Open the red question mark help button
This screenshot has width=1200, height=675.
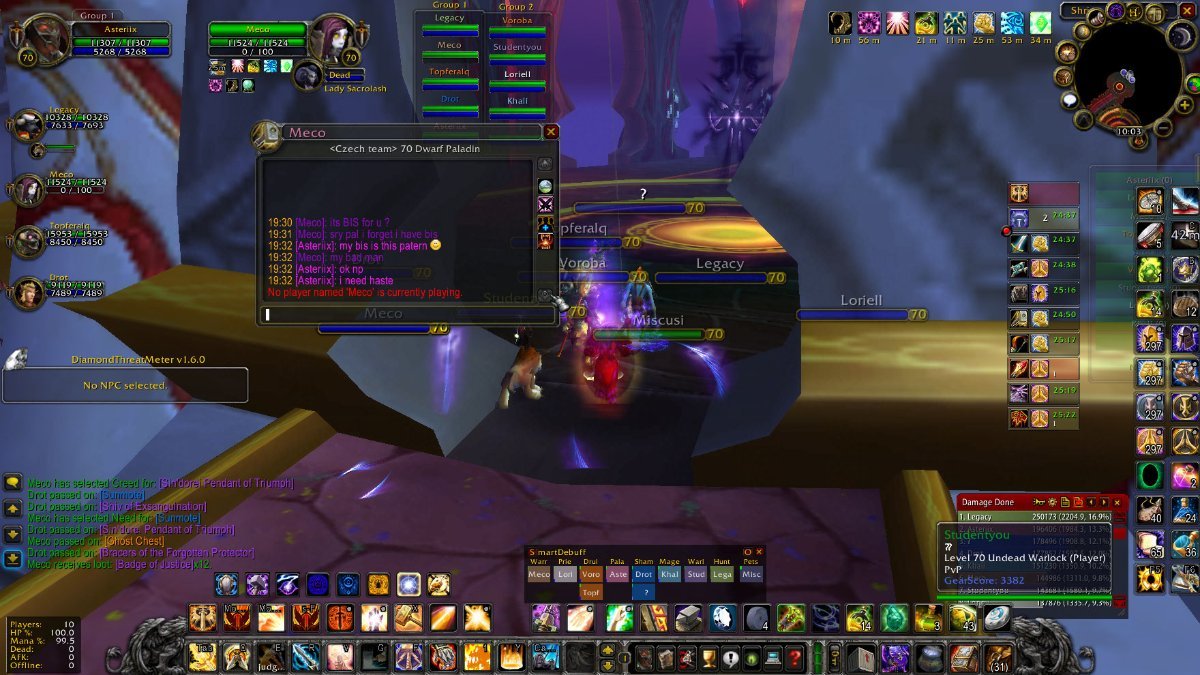pos(795,659)
